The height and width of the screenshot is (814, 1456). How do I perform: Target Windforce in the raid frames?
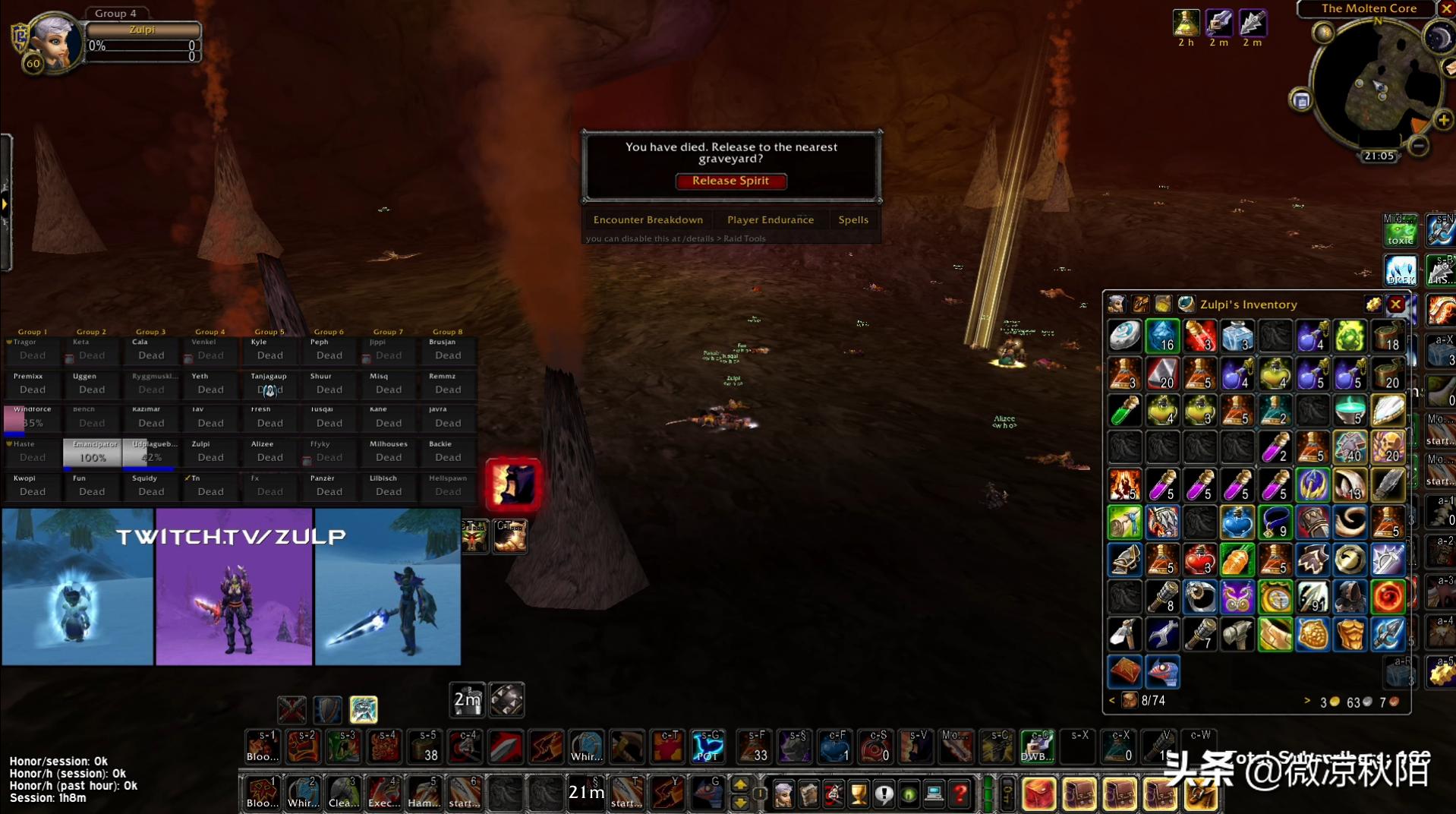click(x=33, y=418)
